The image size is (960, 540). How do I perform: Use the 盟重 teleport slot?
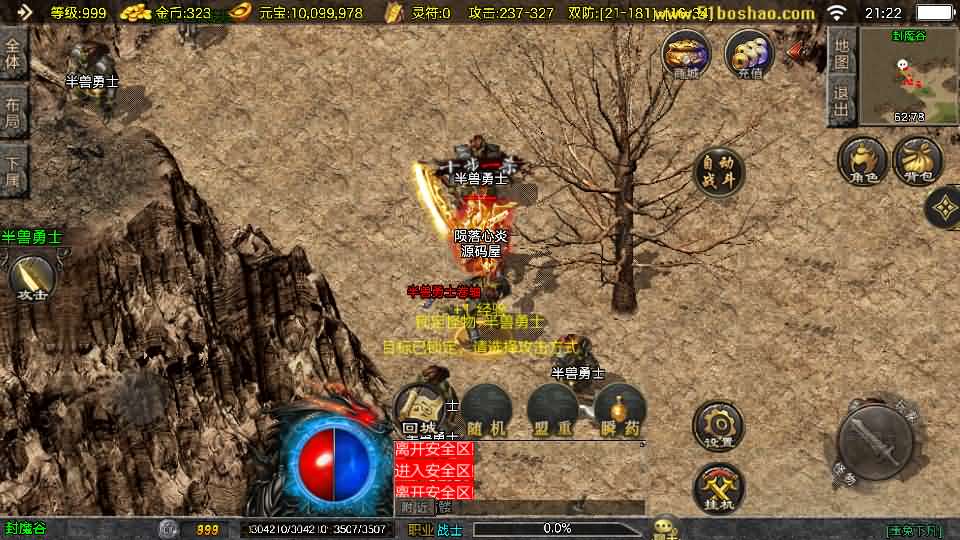click(x=553, y=410)
